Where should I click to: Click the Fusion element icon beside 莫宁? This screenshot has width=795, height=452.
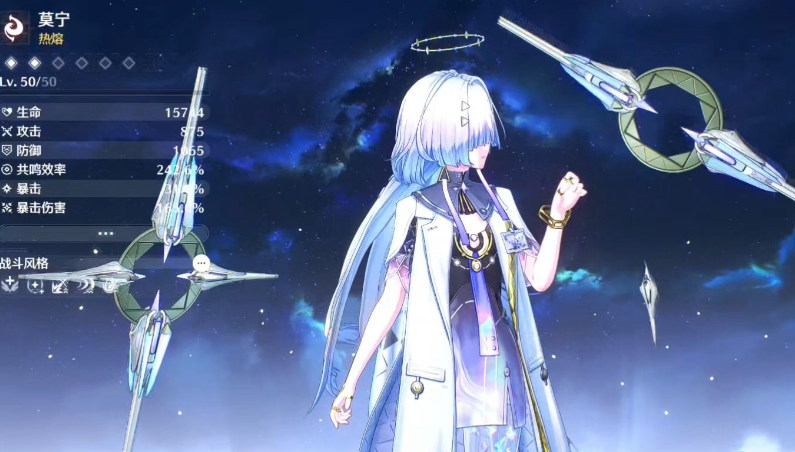pos(16,28)
